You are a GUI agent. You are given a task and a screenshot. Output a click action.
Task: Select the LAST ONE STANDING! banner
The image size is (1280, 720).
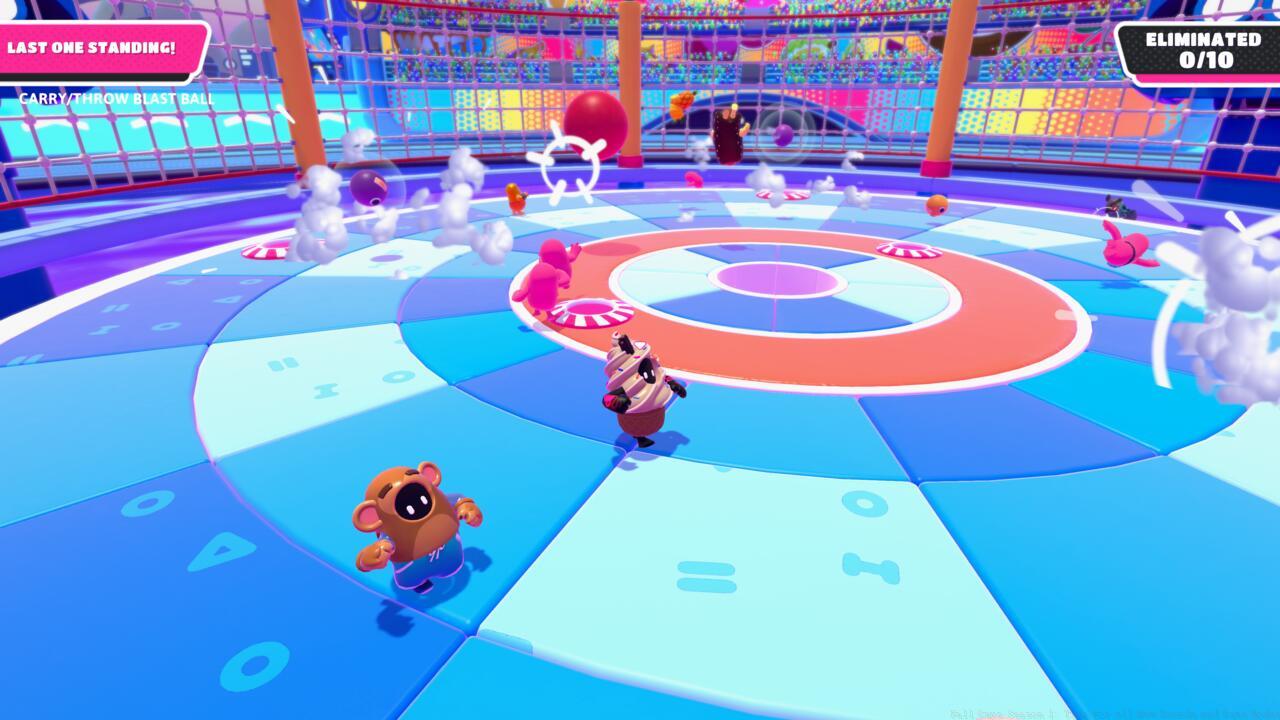tap(92, 48)
